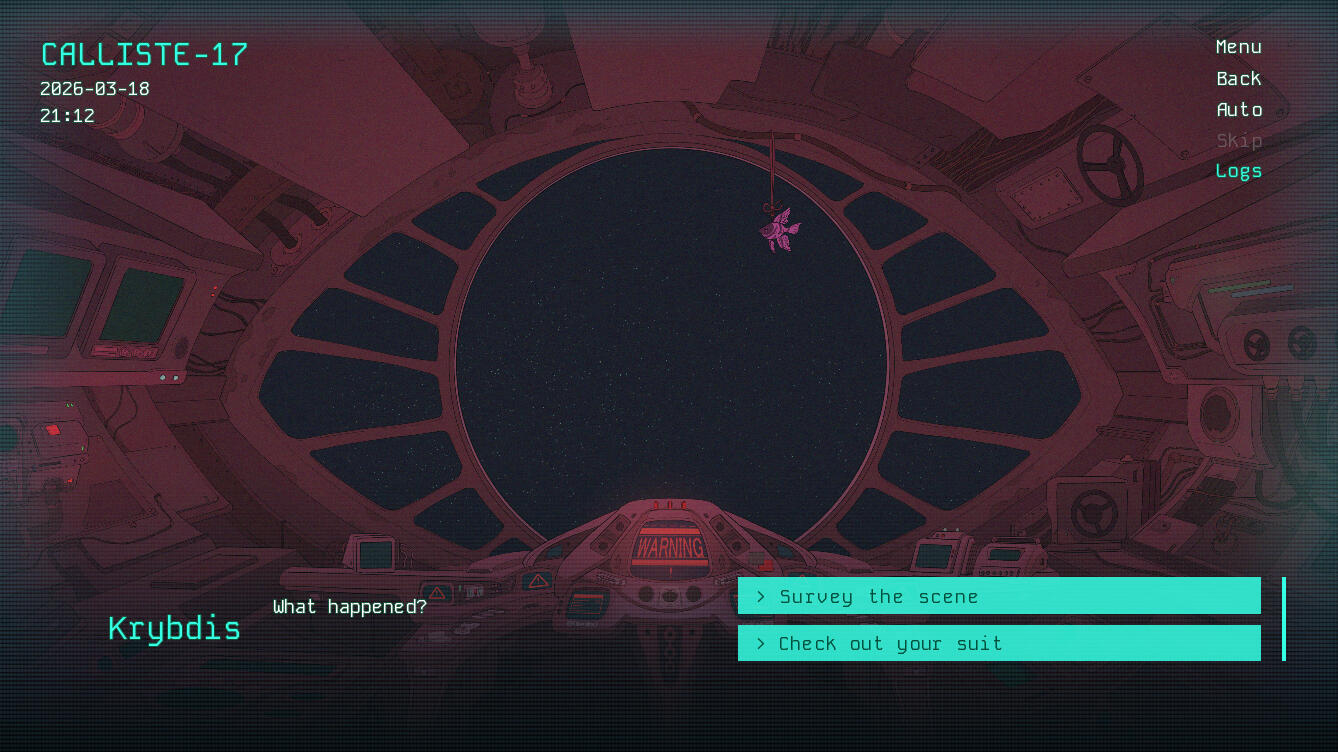Image resolution: width=1338 pixels, height=752 pixels.
Task: Open the Logs history
Action: (x=1238, y=171)
